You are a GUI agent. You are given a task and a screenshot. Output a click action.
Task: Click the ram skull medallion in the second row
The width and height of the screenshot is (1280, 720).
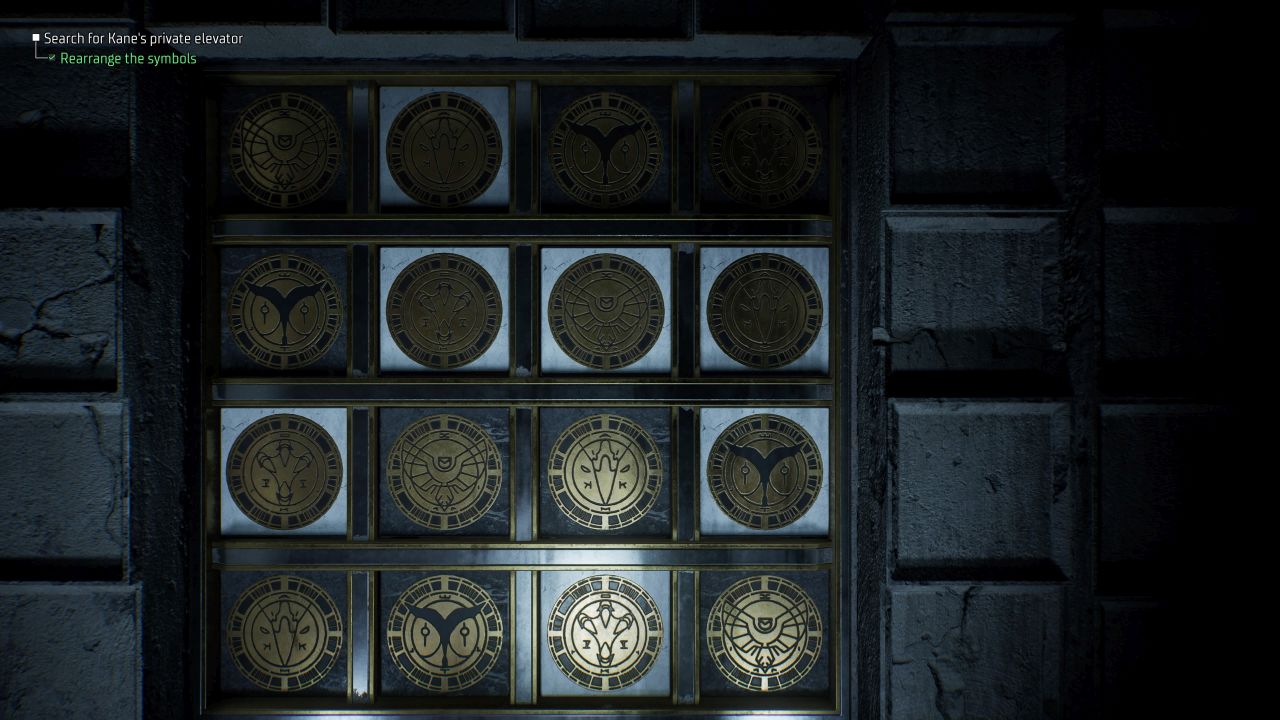point(445,310)
